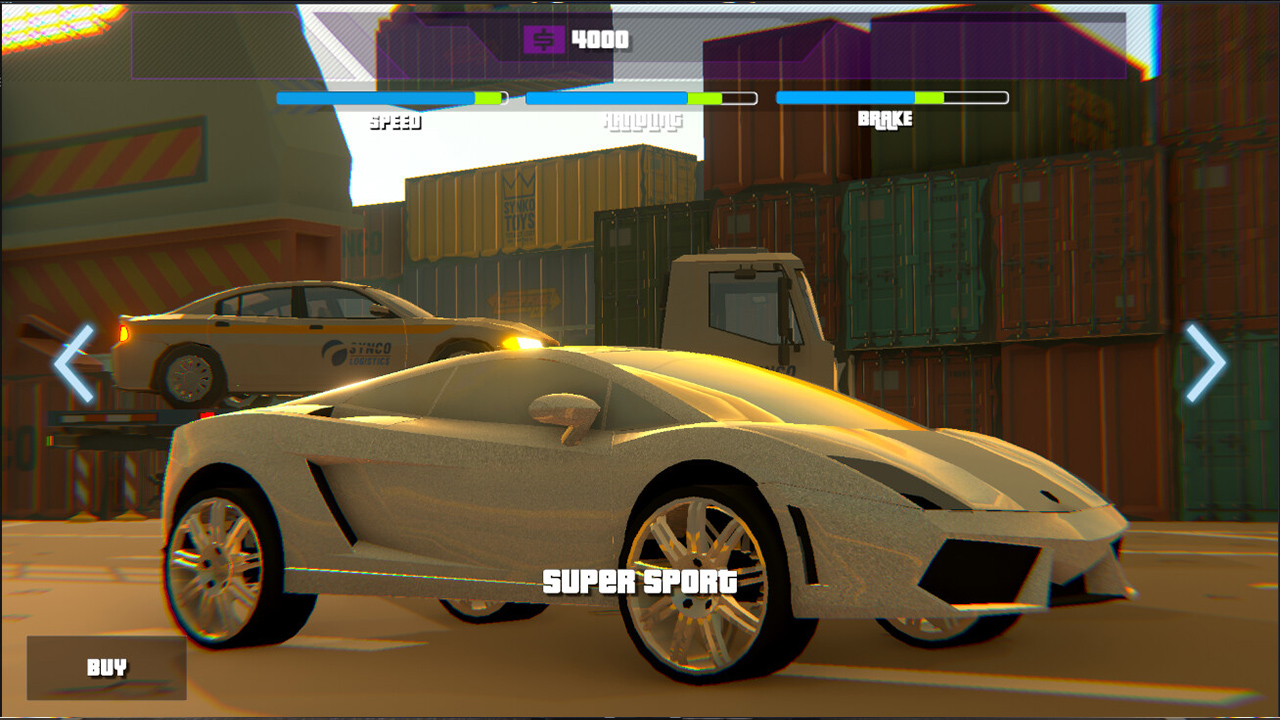Click the Handling stat bar
Screen dimensions: 1280x720
640,99
